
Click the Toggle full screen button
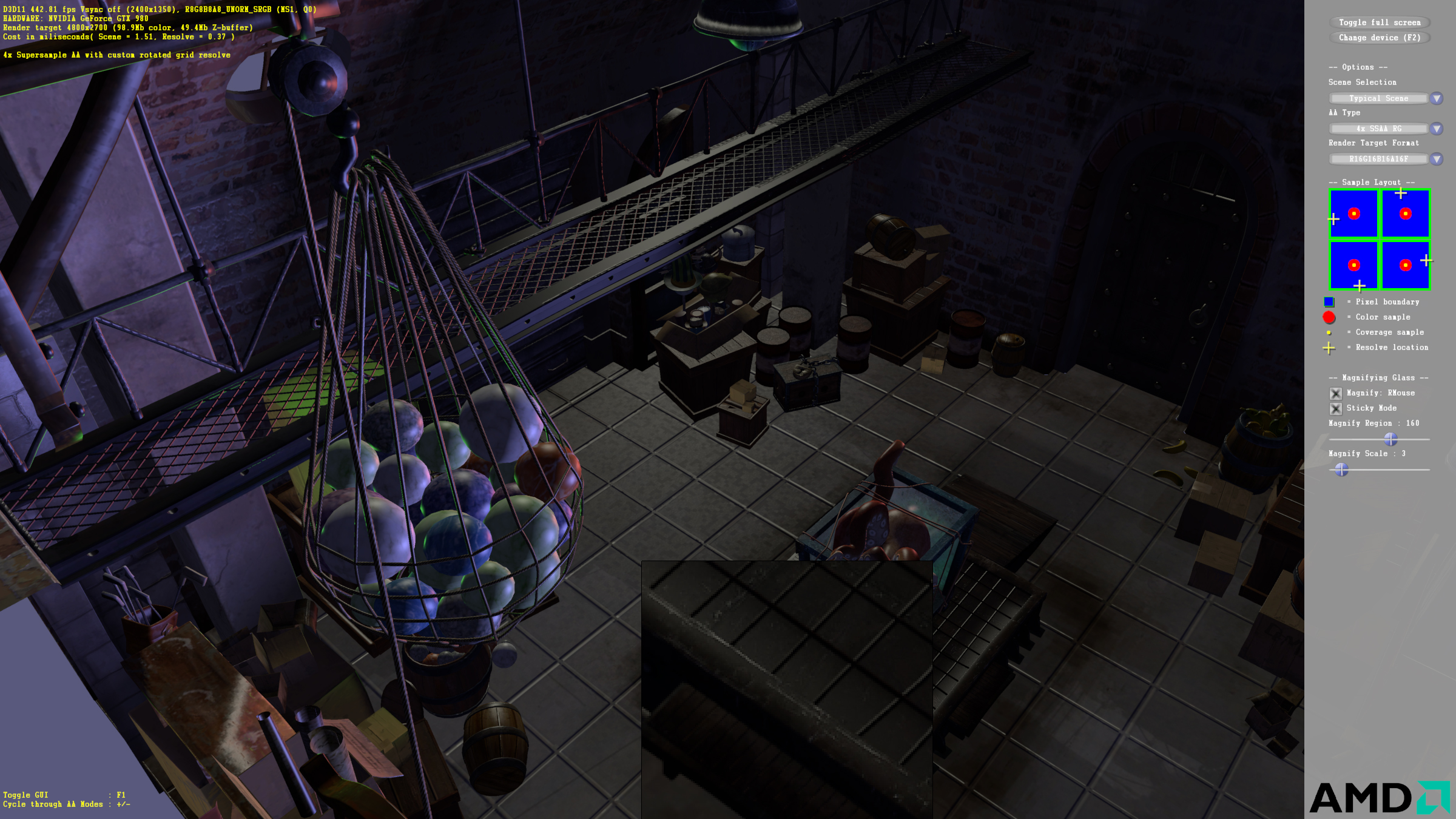[x=1379, y=22]
